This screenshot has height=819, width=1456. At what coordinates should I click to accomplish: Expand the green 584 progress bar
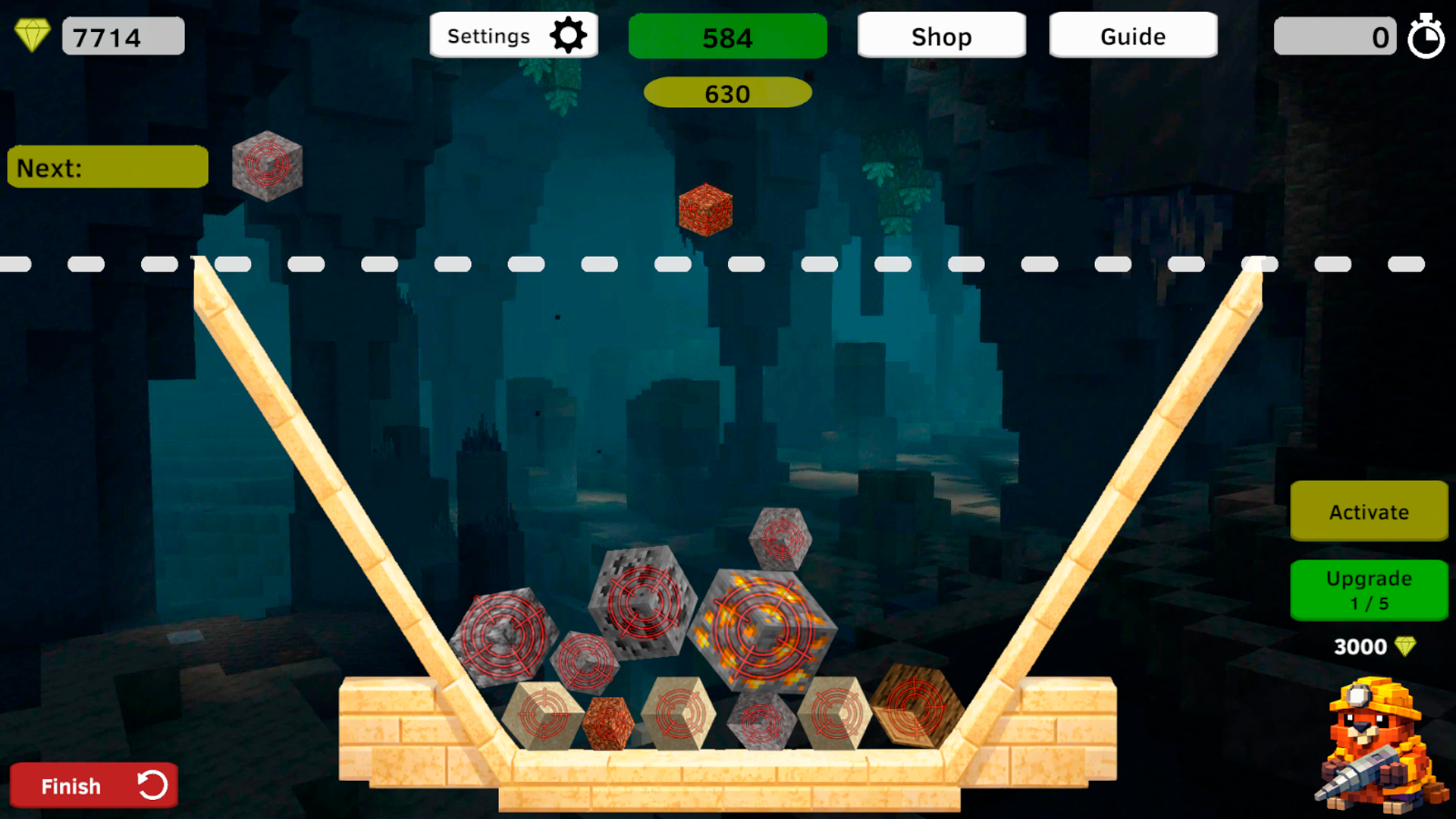[x=727, y=36]
